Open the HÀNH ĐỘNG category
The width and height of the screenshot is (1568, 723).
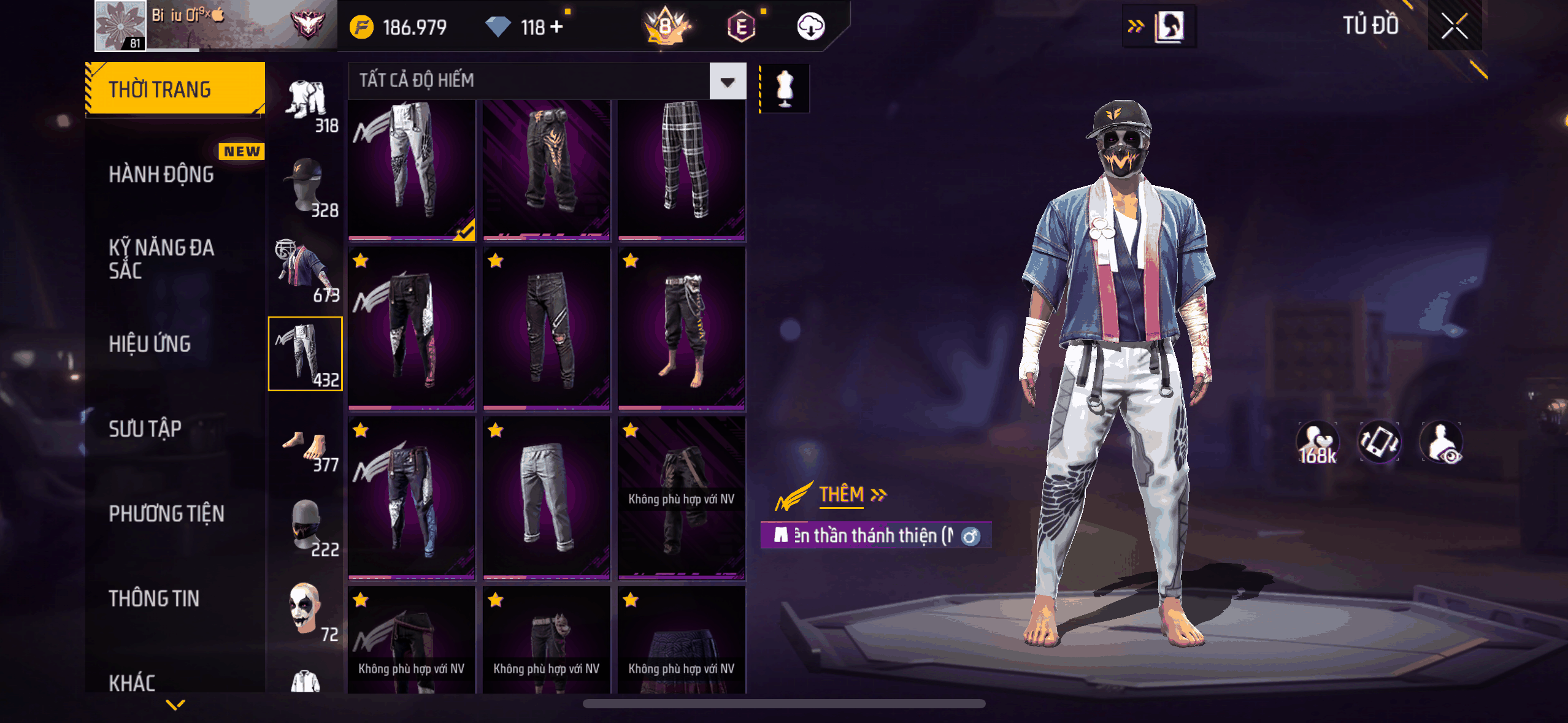pyautogui.click(x=161, y=174)
